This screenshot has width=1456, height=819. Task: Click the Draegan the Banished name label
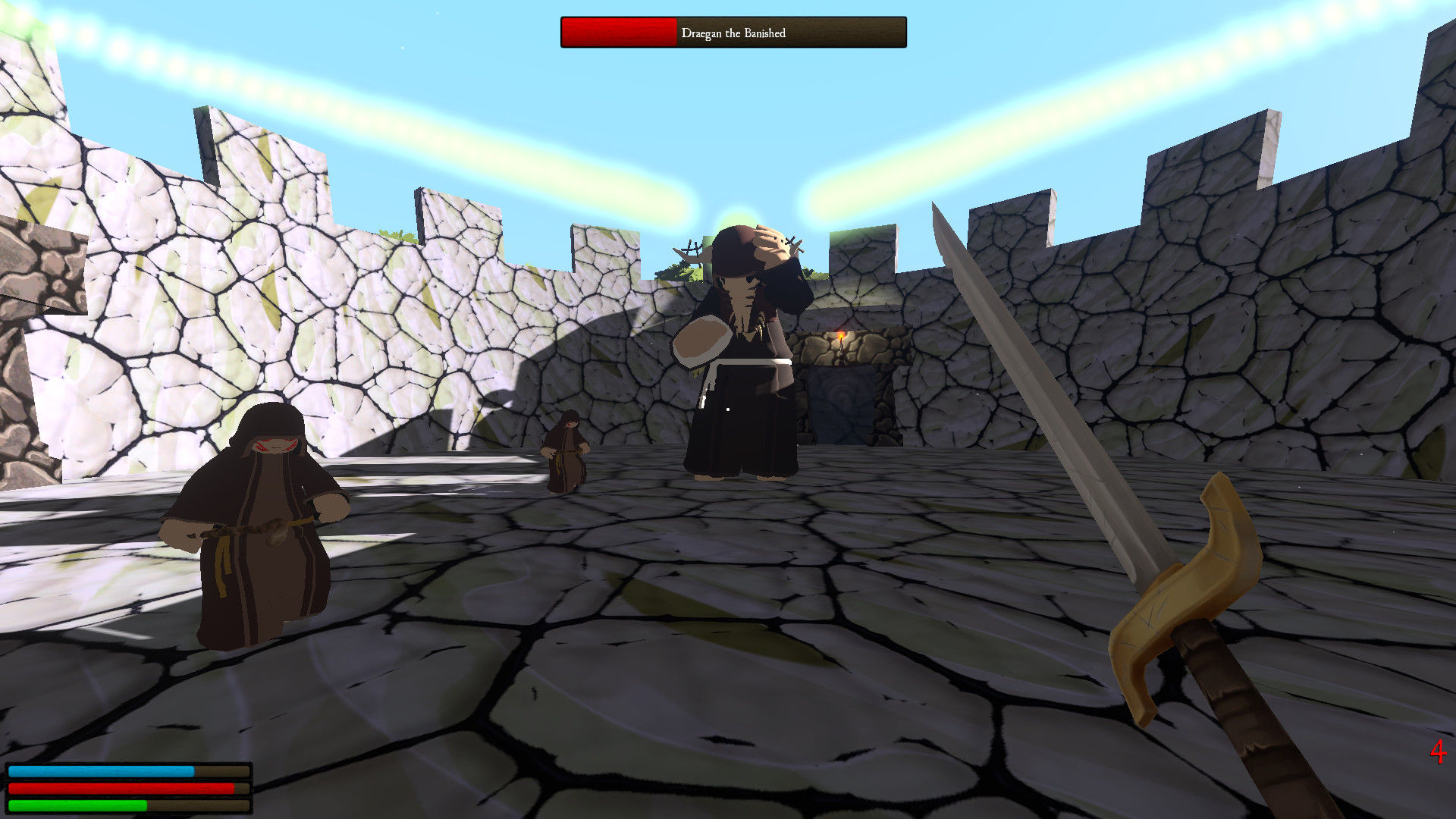[734, 33]
